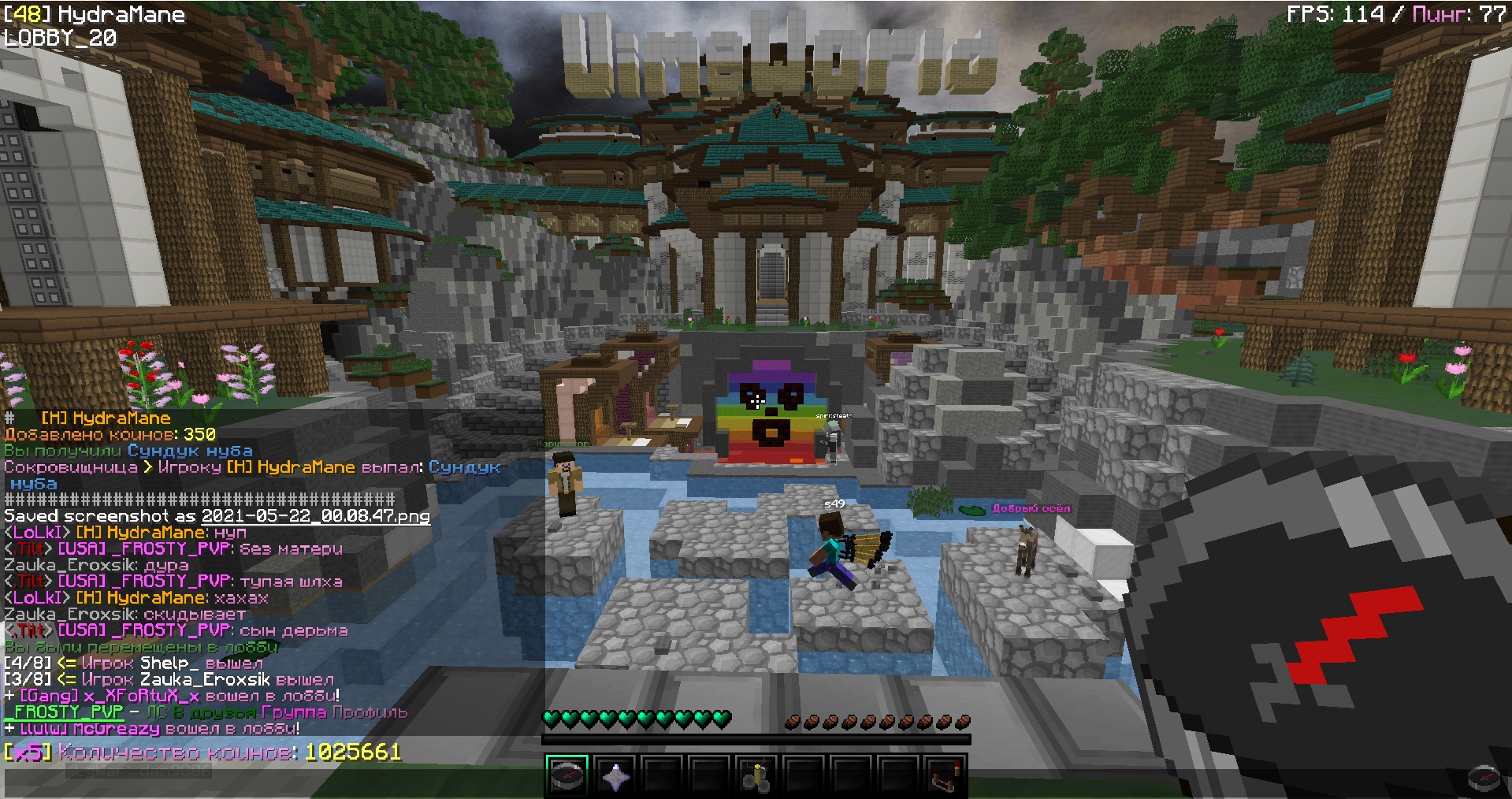Open the Профиль chat link
Screen dimensions: 1512x799
[x=370, y=712]
